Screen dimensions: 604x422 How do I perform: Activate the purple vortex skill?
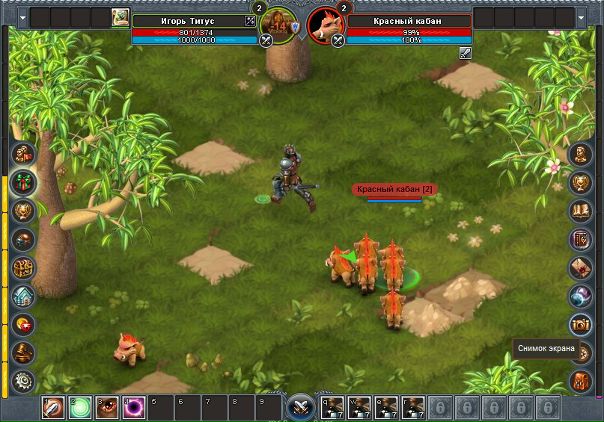[x=134, y=408]
